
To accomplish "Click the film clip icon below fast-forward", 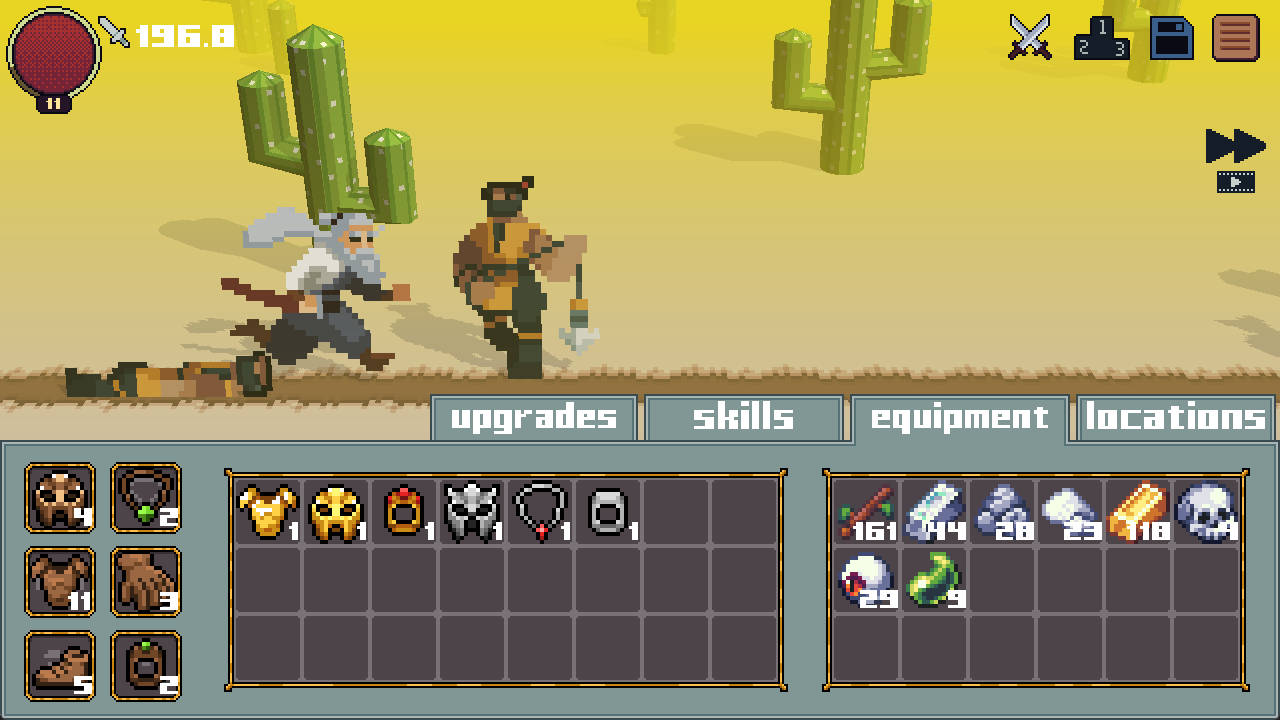I will (x=1237, y=182).
